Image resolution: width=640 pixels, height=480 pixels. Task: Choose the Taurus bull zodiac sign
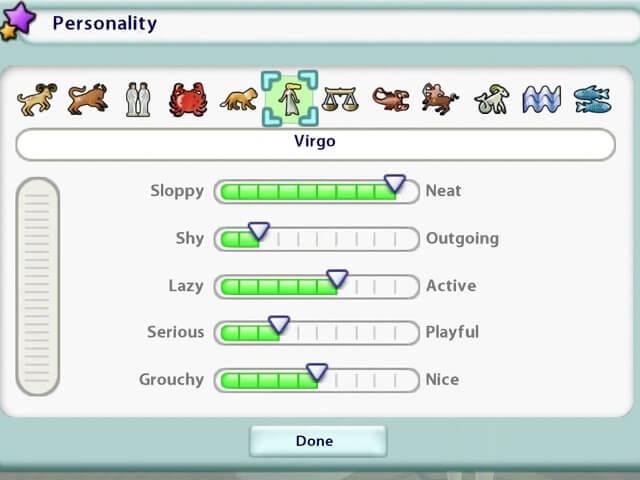pyautogui.click(x=87, y=98)
